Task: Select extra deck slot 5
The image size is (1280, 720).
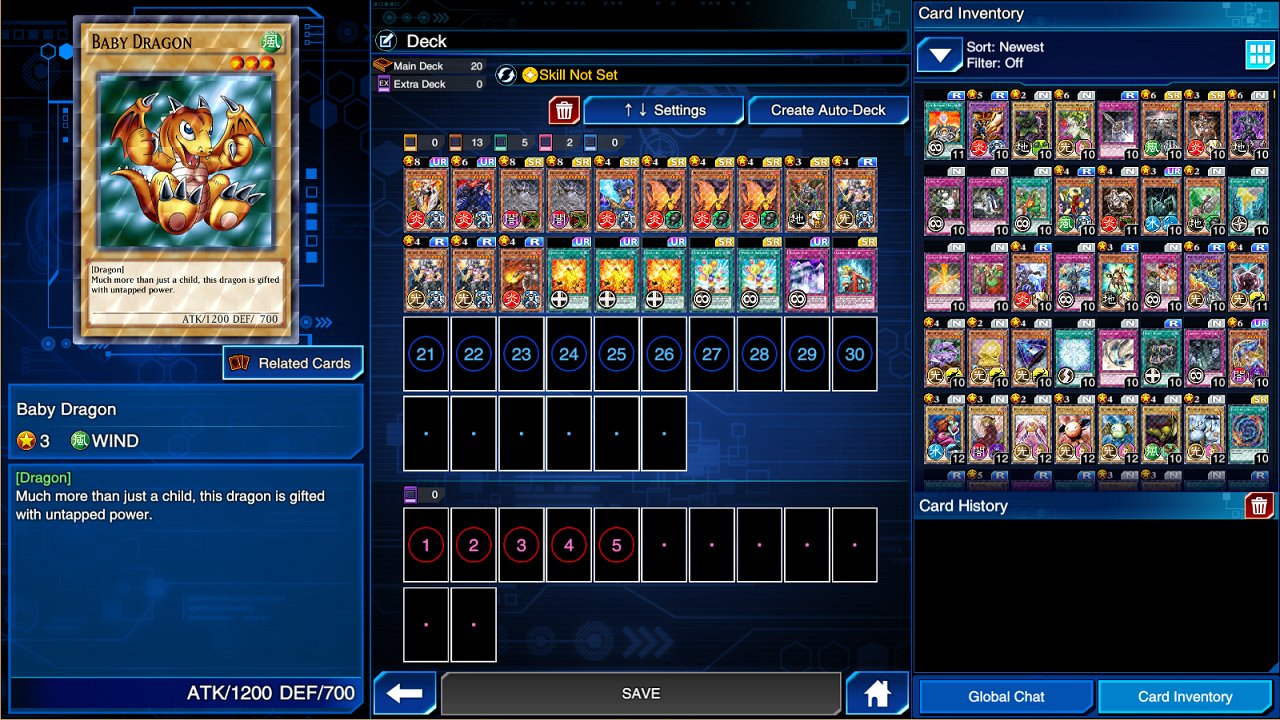Action: click(x=616, y=545)
